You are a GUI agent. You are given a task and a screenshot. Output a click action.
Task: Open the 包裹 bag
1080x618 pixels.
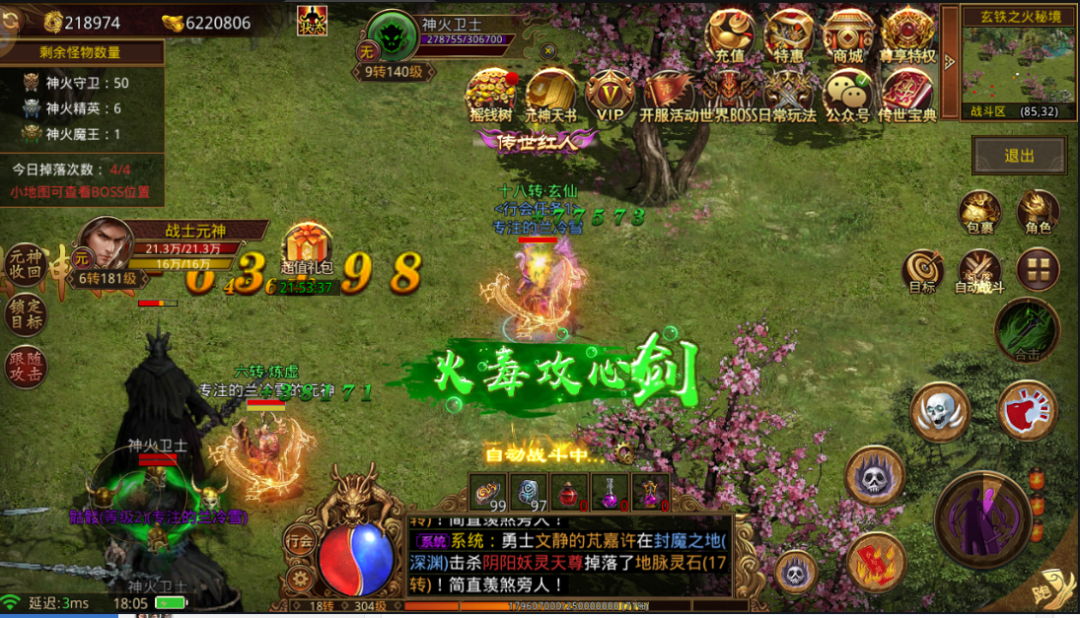tap(980, 211)
